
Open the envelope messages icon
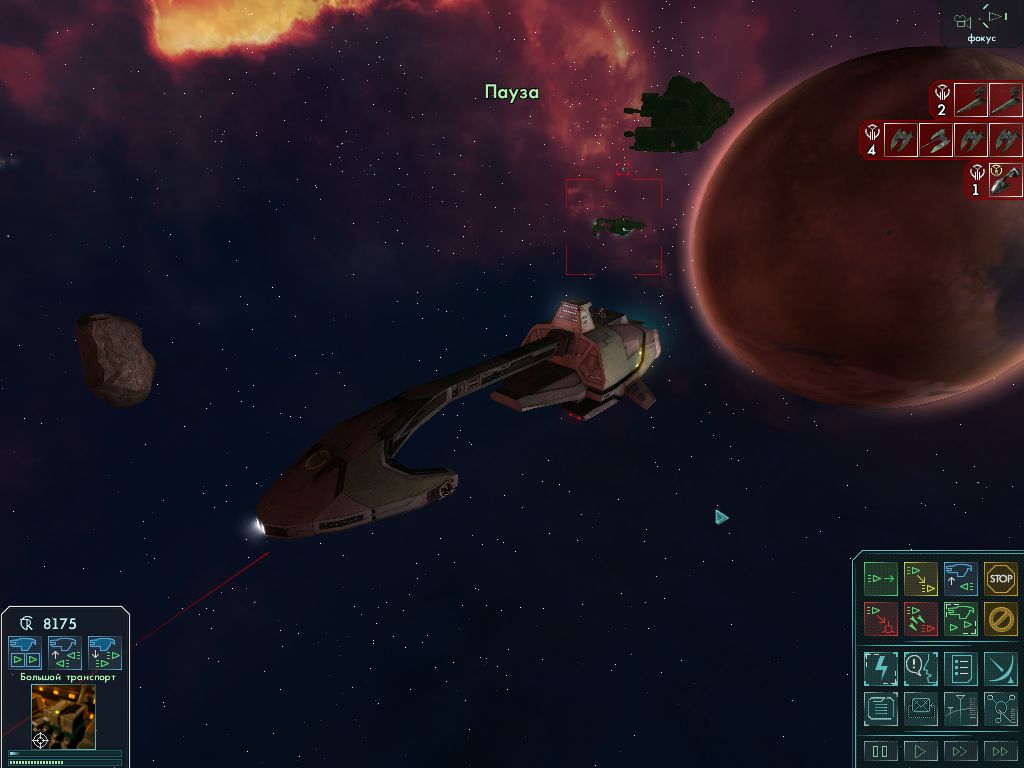click(920, 708)
